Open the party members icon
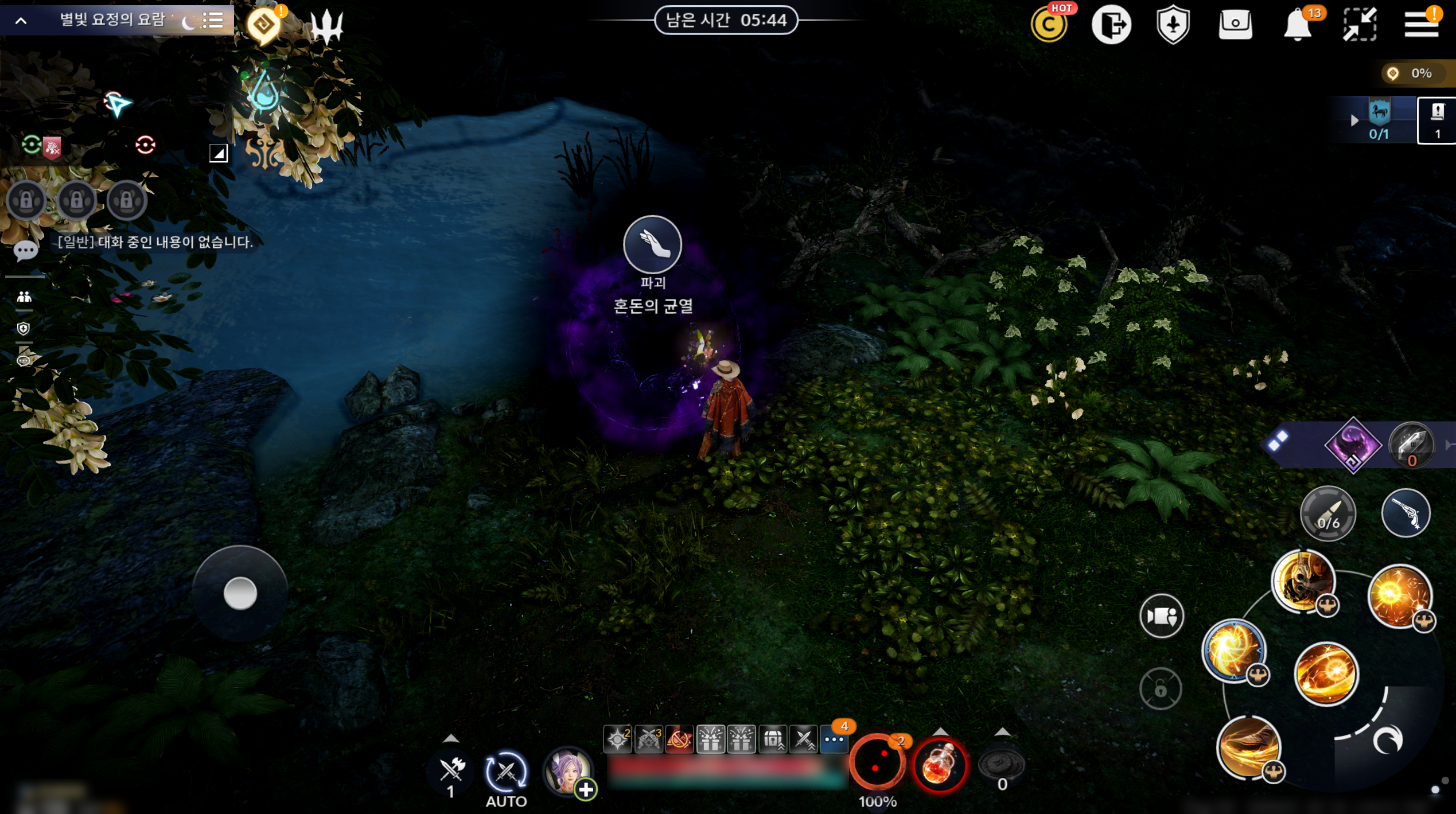 click(x=24, y=297)
